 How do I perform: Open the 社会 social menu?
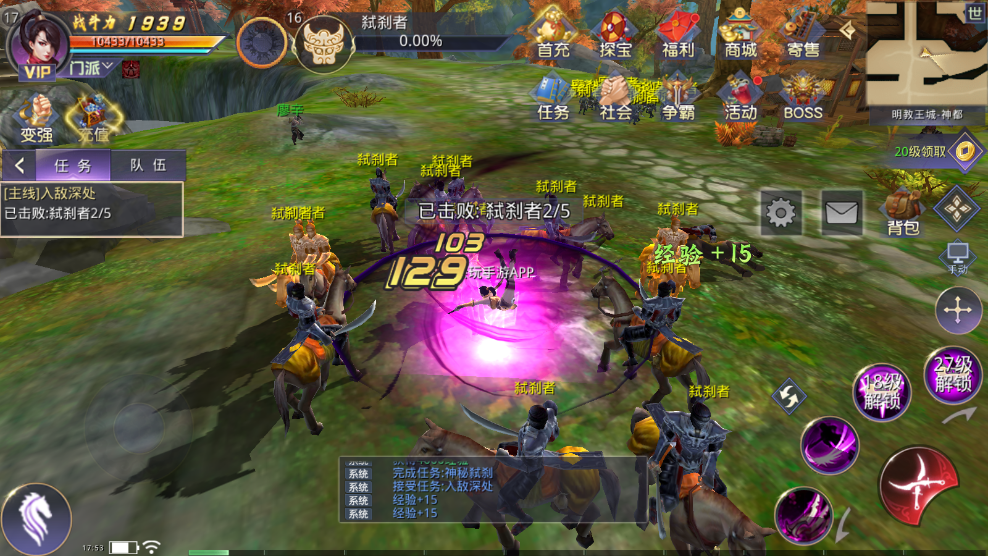click(615, 98)
